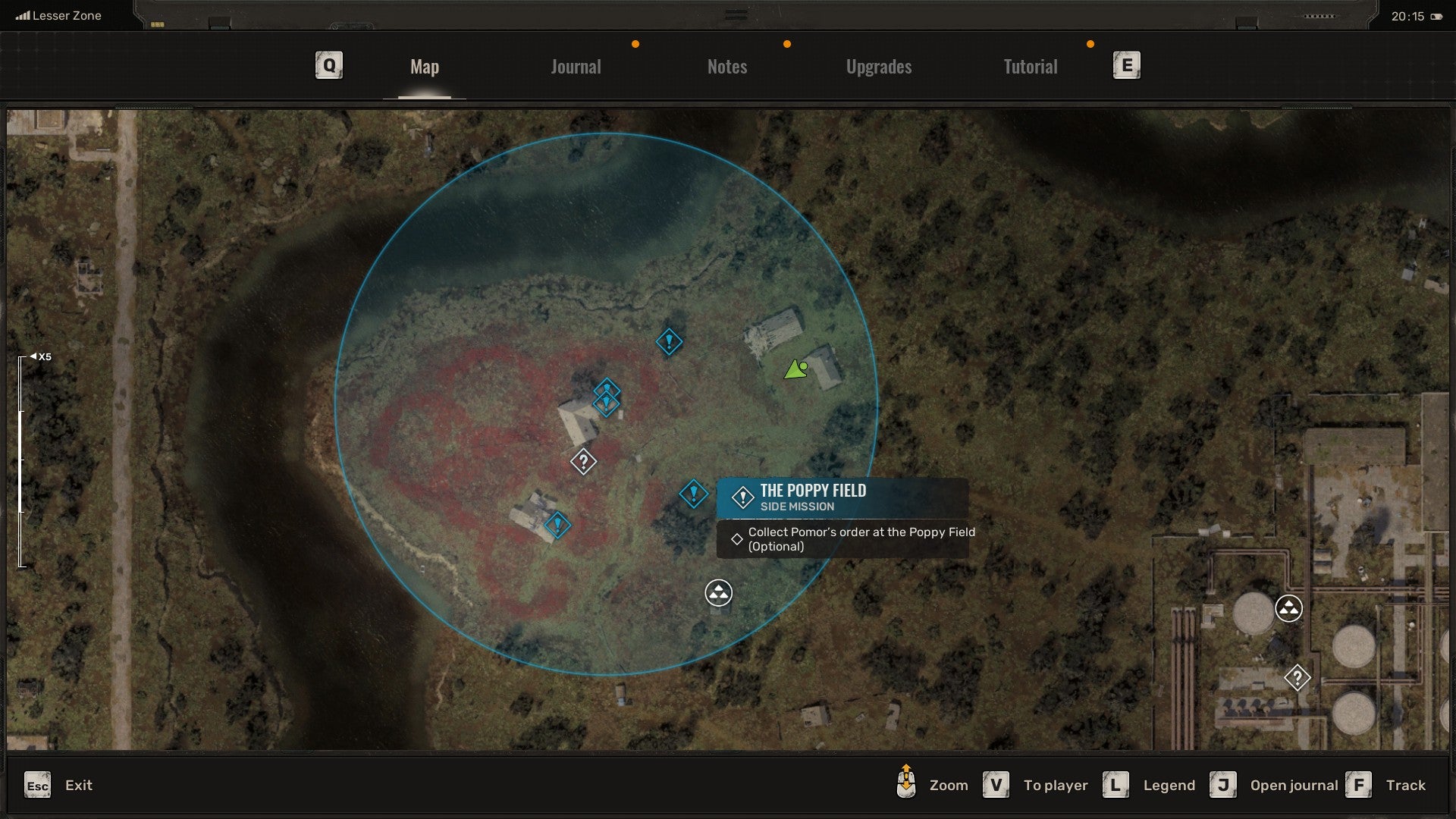1456x819 pixels.
Task: Select the green player position arrow marker
Action: 796,368
